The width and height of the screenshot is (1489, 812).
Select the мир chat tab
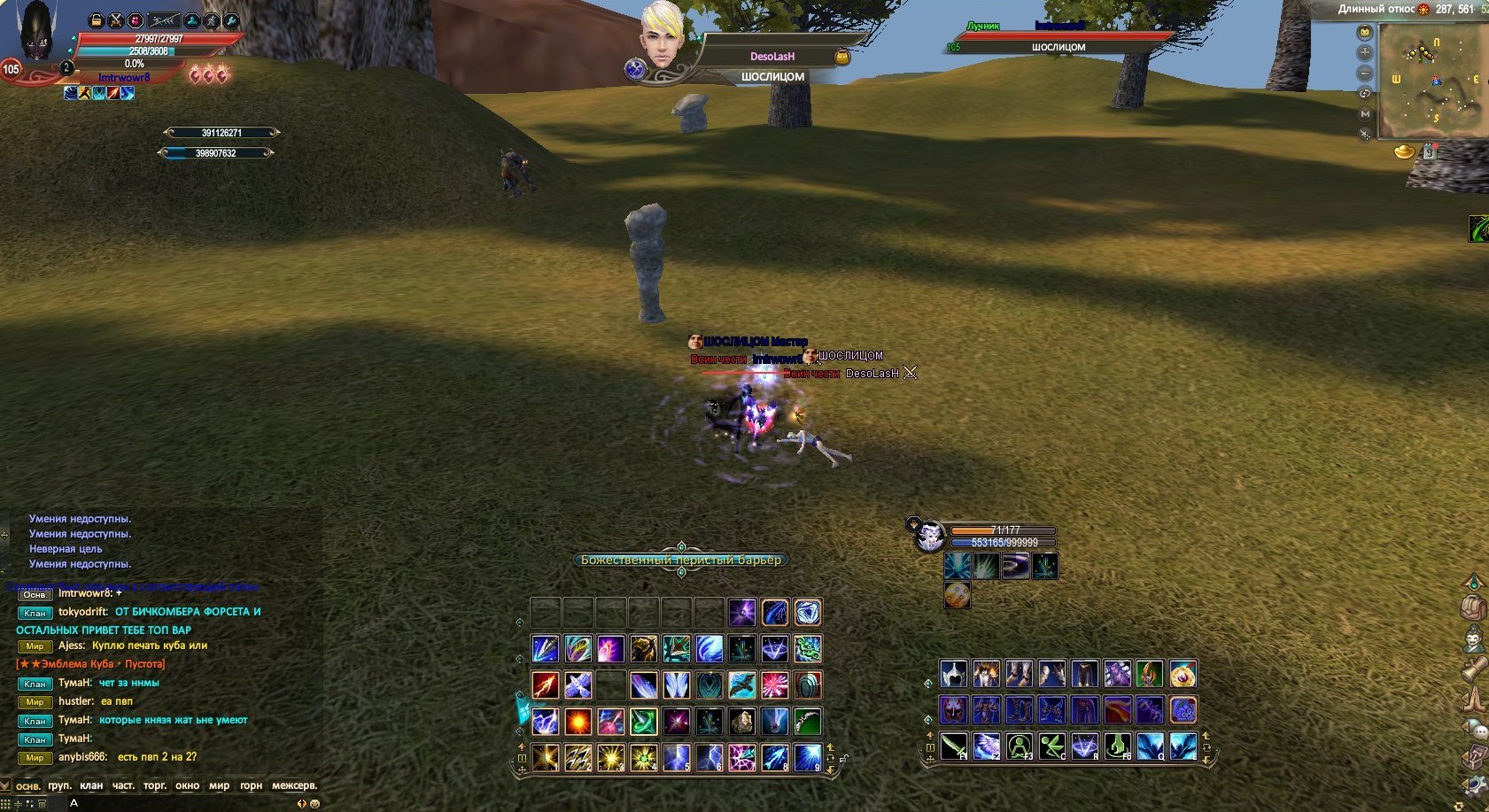tap(219, 785)
